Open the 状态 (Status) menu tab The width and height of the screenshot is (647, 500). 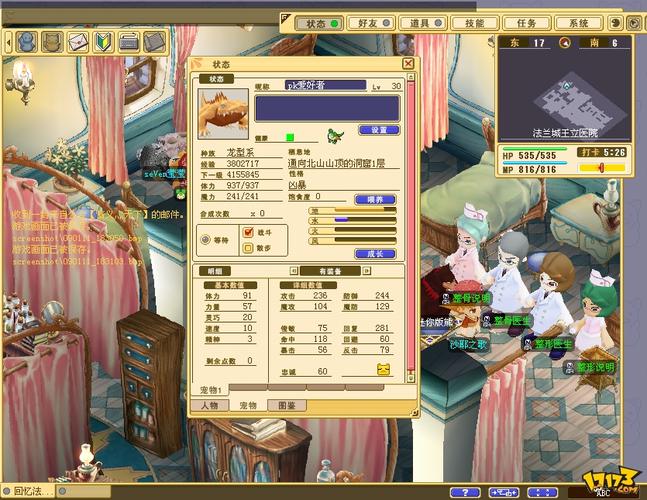pos(316,23)
